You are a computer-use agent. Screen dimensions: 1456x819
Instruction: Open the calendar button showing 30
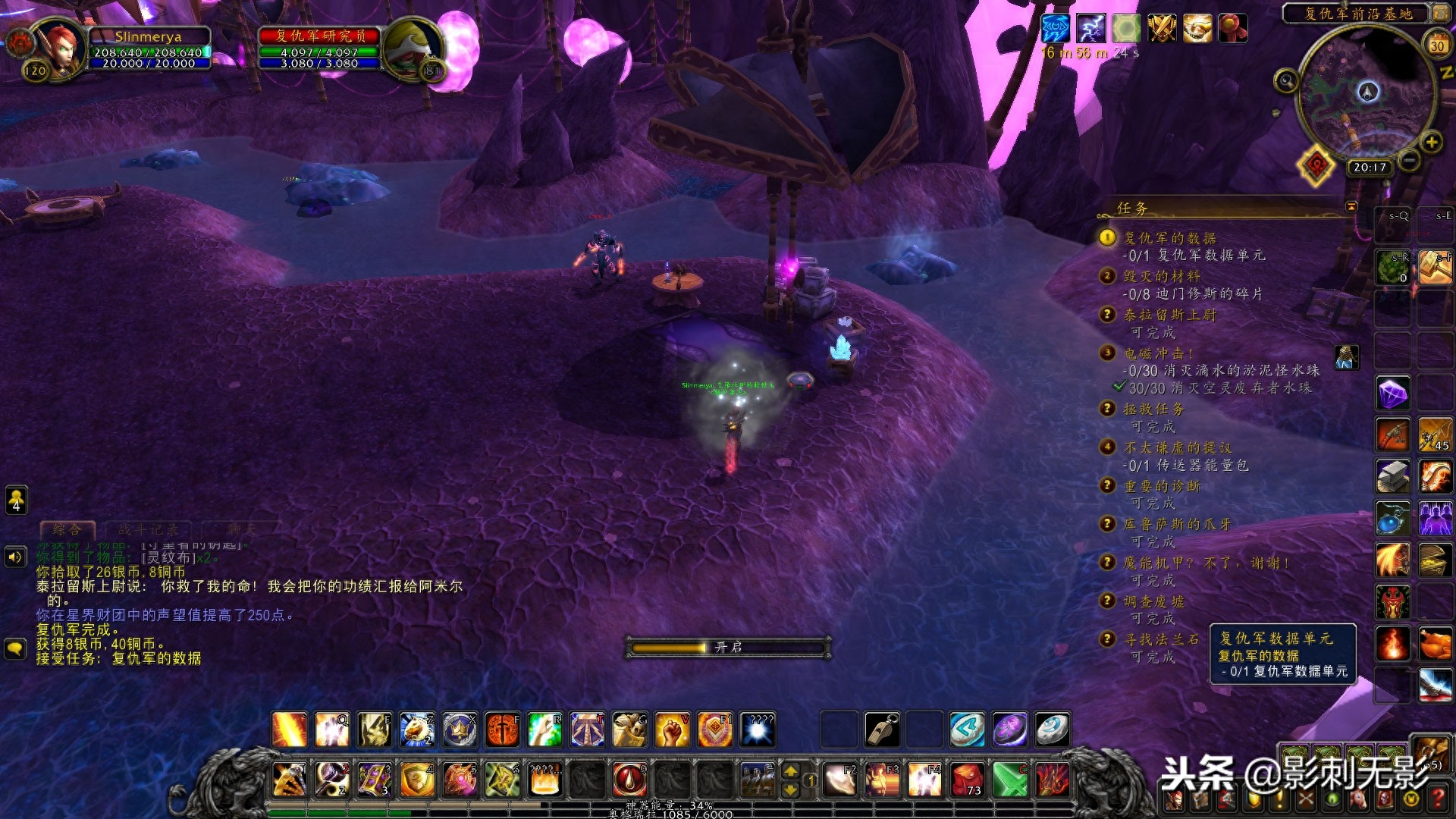pos(1437,45)
